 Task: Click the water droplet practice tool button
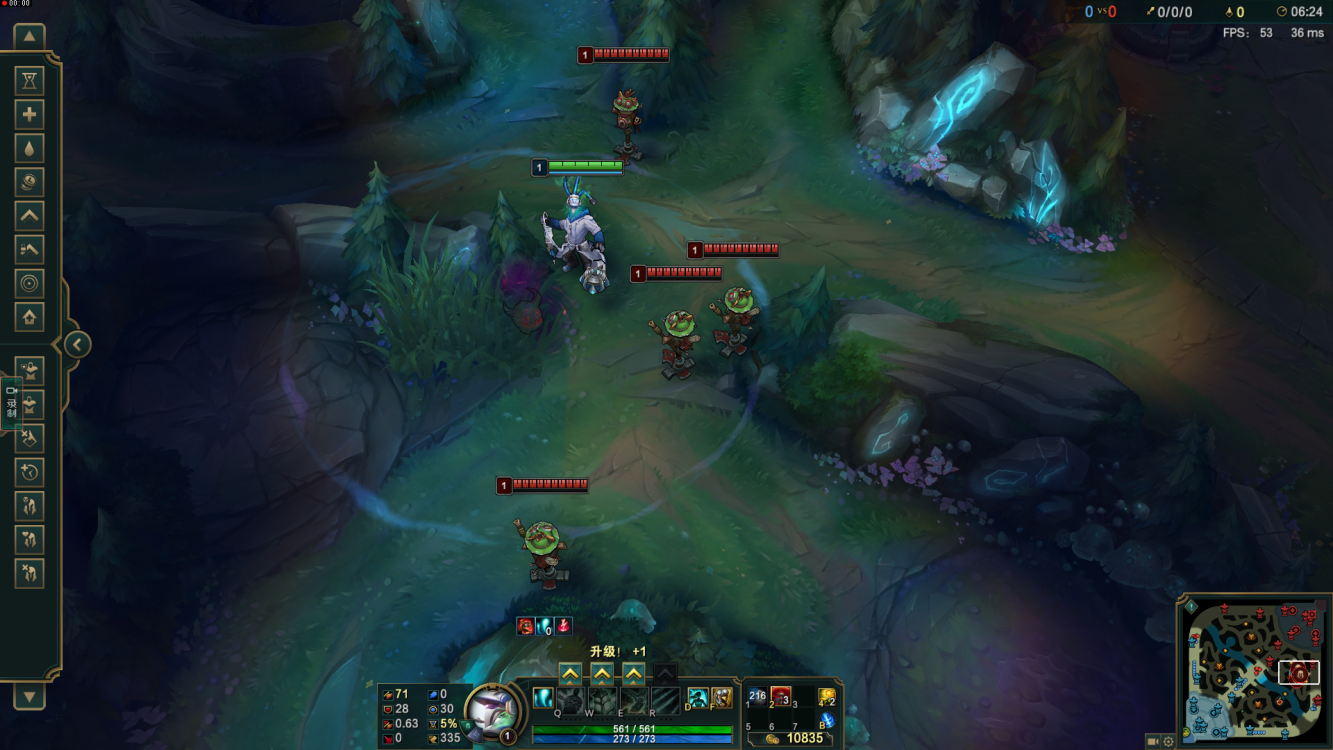coord(29,148)
